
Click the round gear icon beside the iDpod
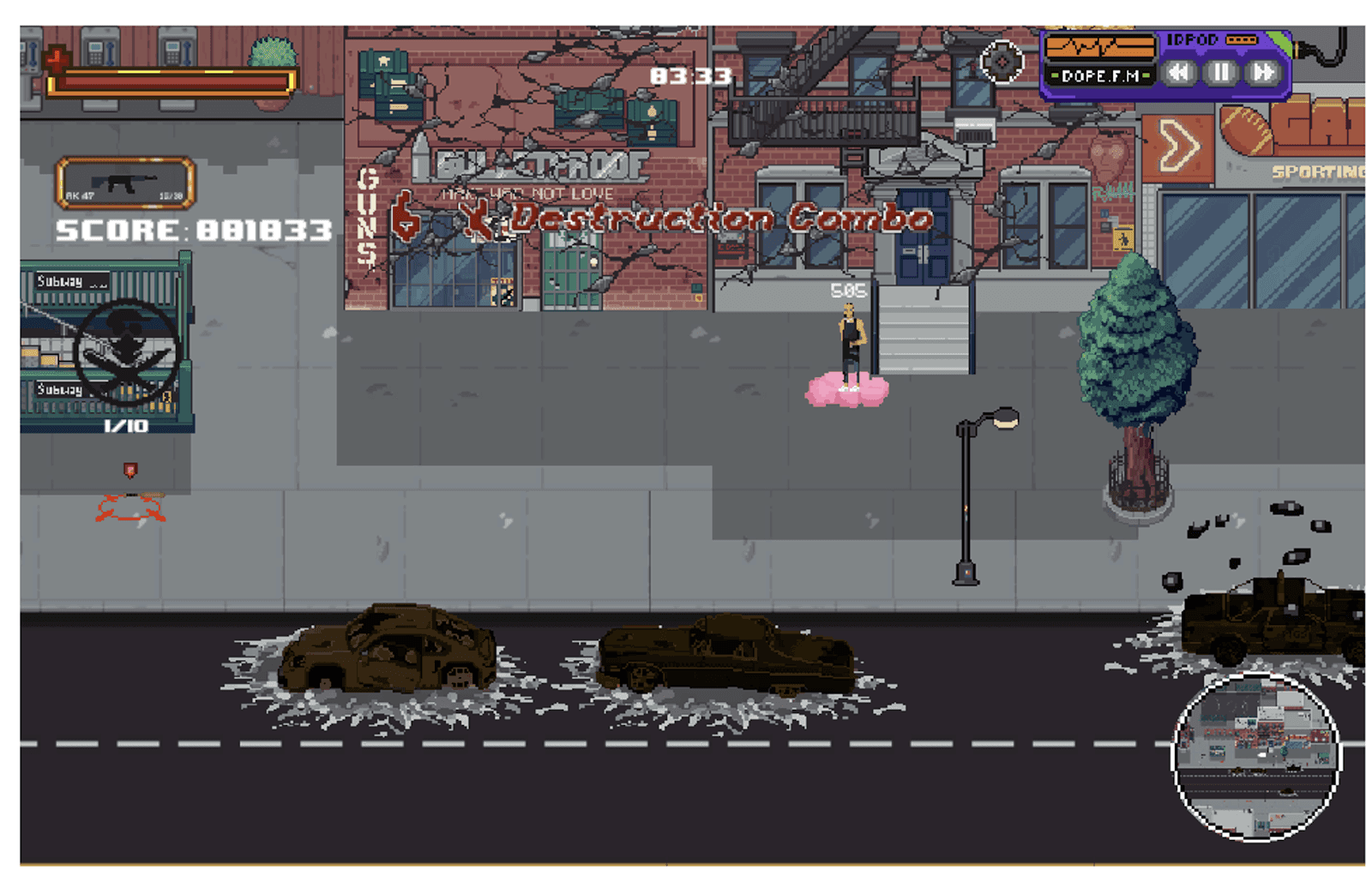point(1002,62)
